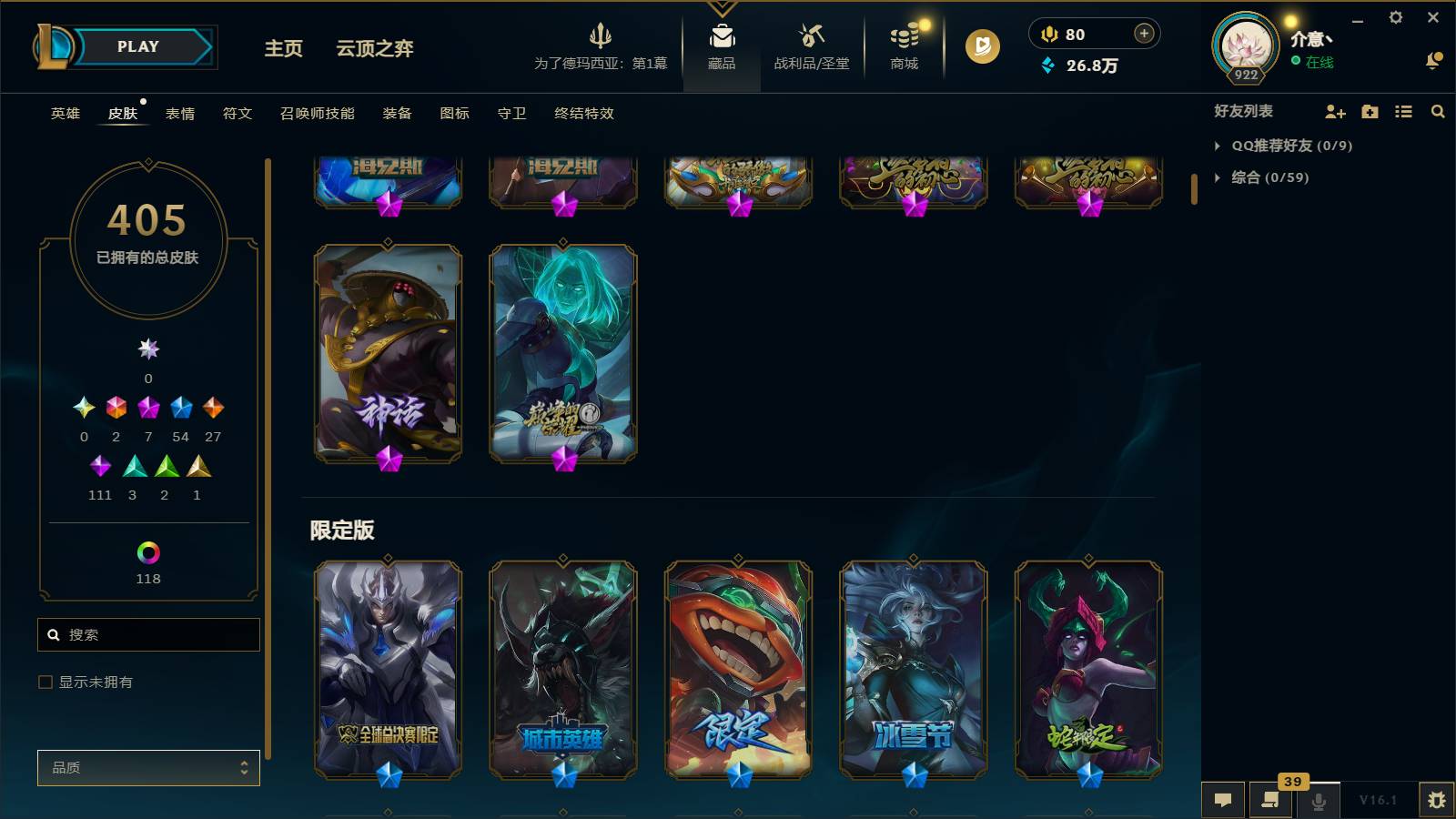Image resolution: width=1456 pixels, height=819 pixels.
Task: Open the bug report icon at bottom right
Action: [1438, 799]
